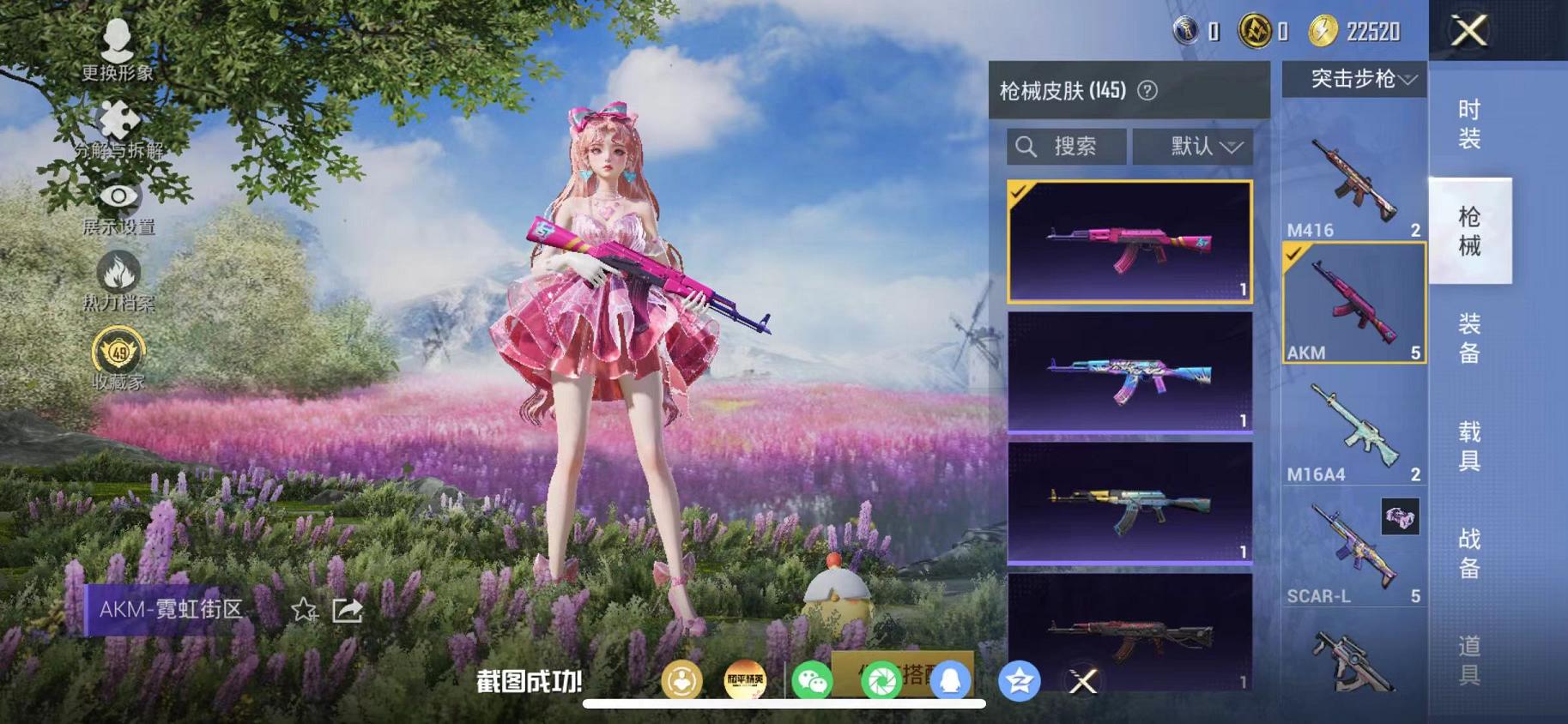View the 热力档案 flame icon

pyautogui.click(x=118, y=272)
